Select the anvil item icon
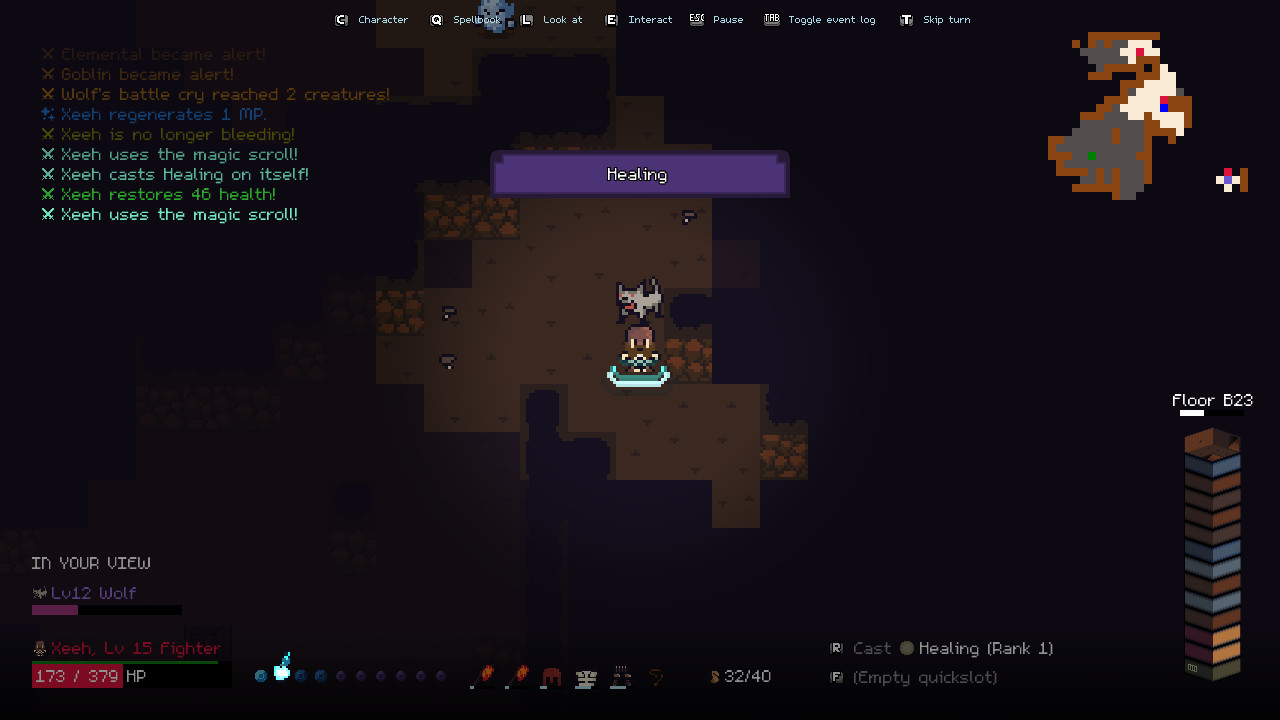The image size is (1280, 720). (585, 677)
